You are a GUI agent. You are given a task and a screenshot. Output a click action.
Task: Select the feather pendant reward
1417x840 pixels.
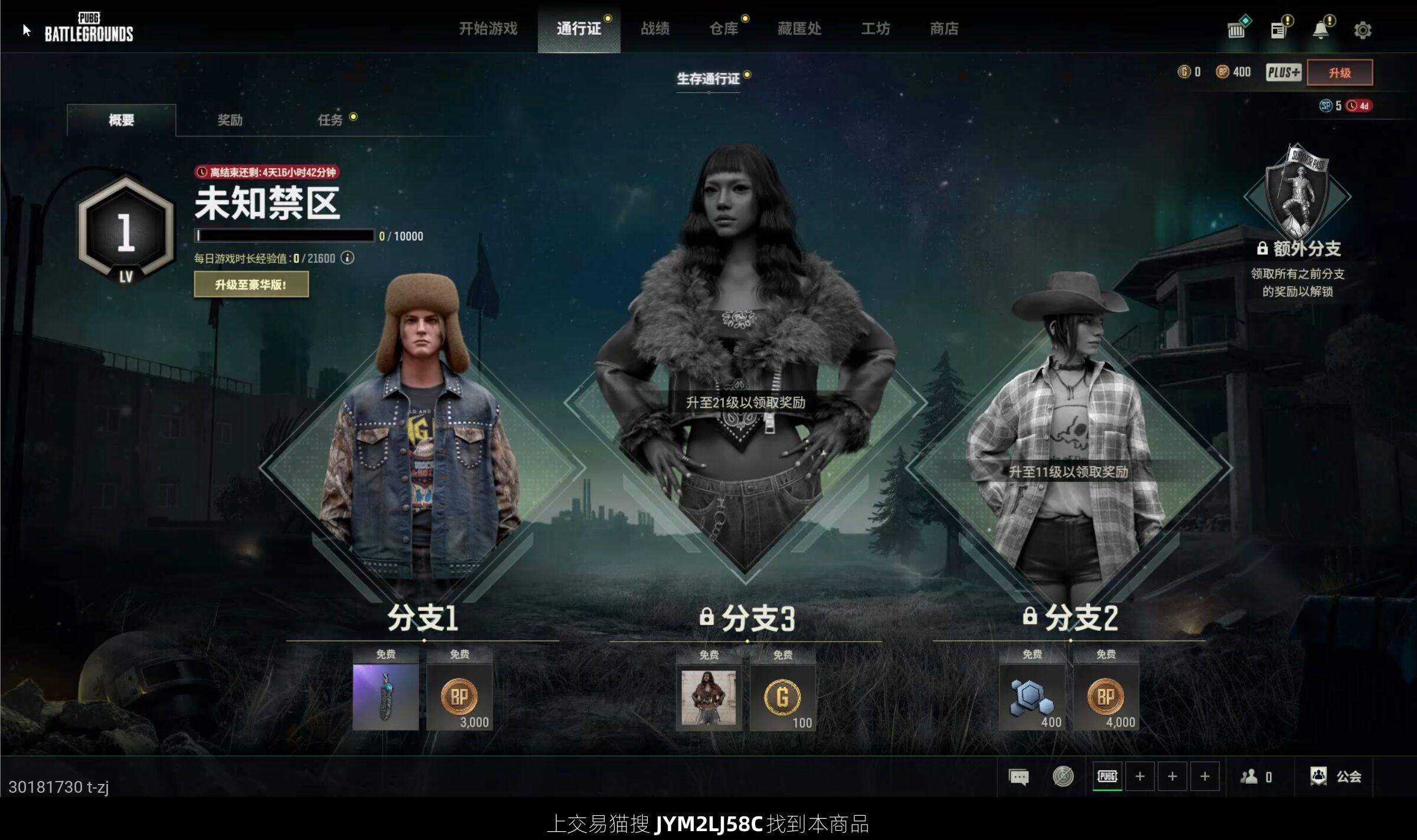click(x=386, y=697)
